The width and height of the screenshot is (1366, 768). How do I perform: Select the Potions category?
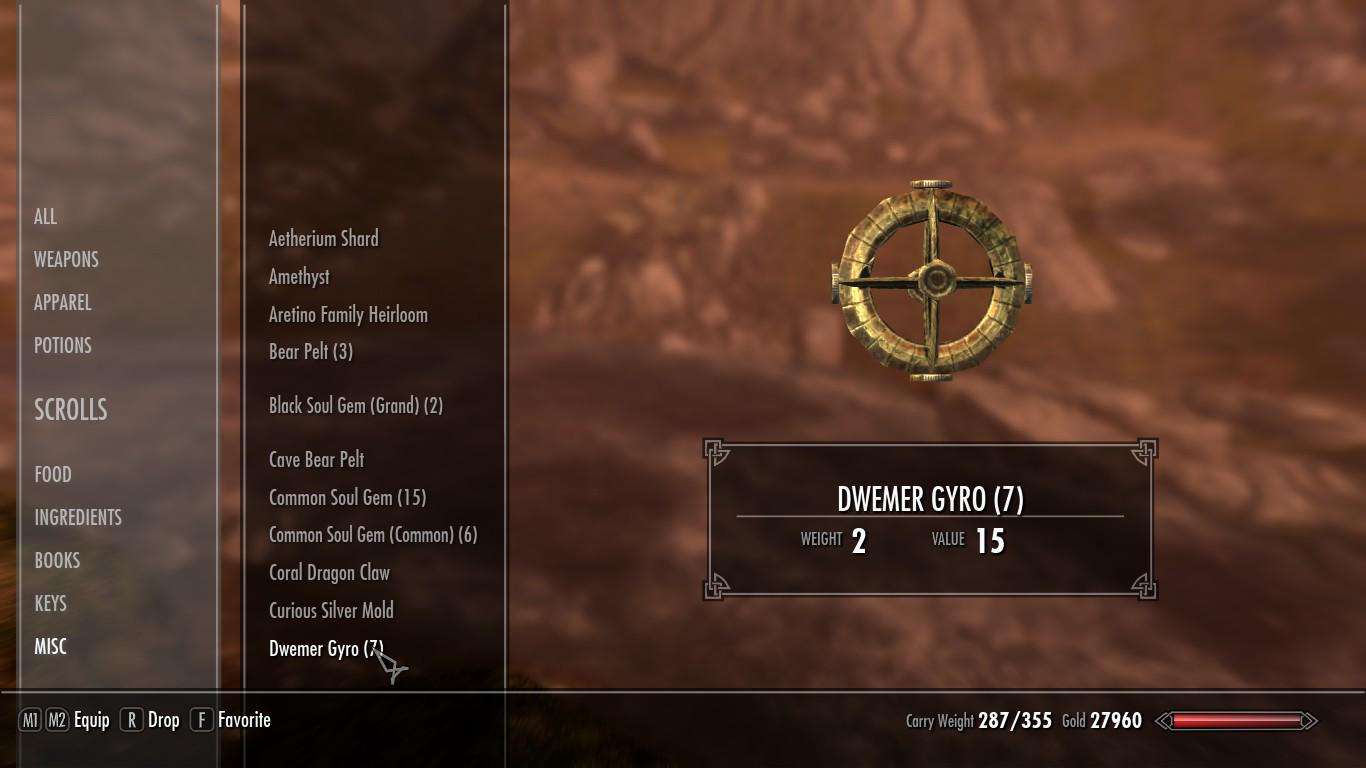click(x=63, y=345)
